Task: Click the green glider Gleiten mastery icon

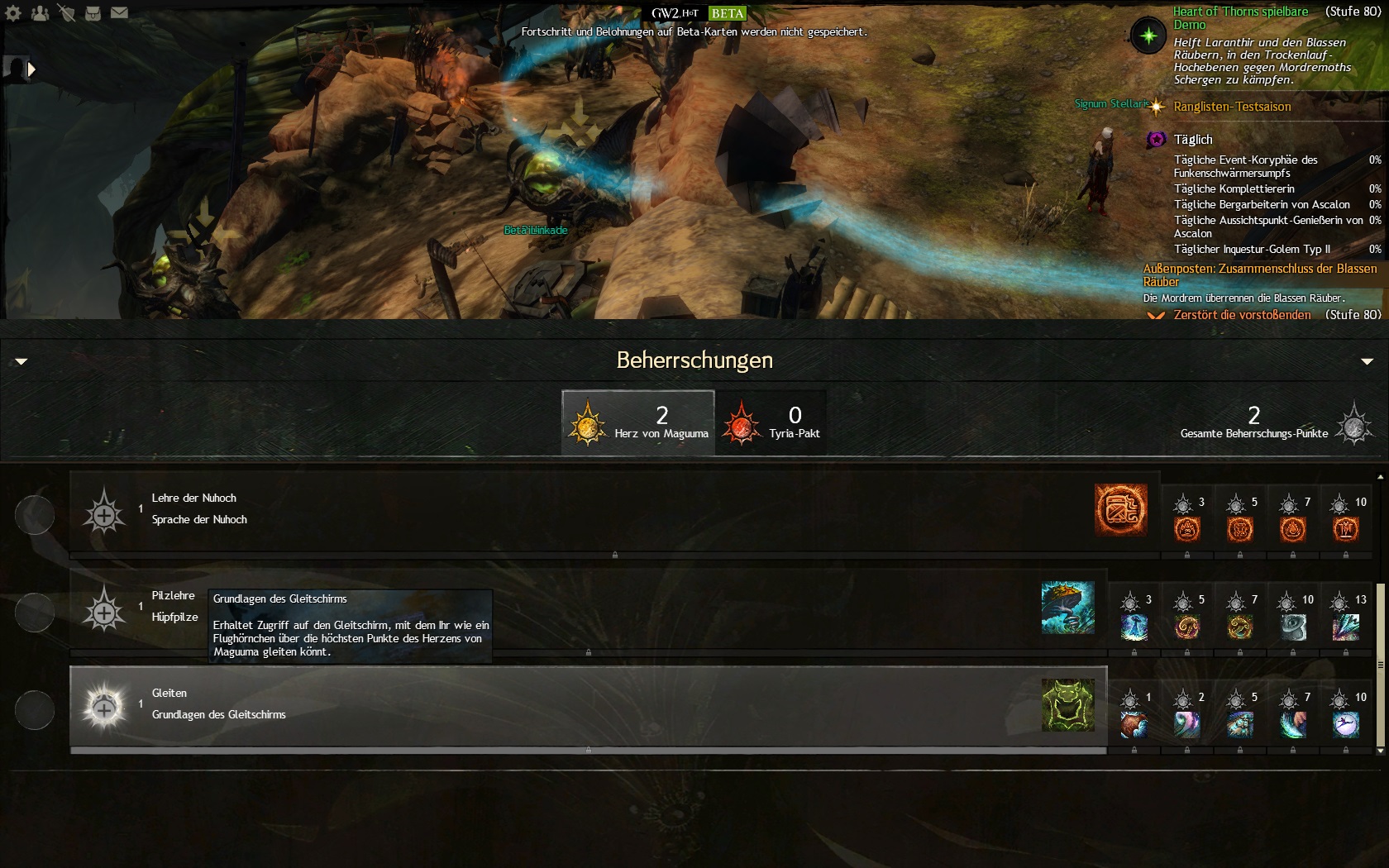Action: [1067, 705]
